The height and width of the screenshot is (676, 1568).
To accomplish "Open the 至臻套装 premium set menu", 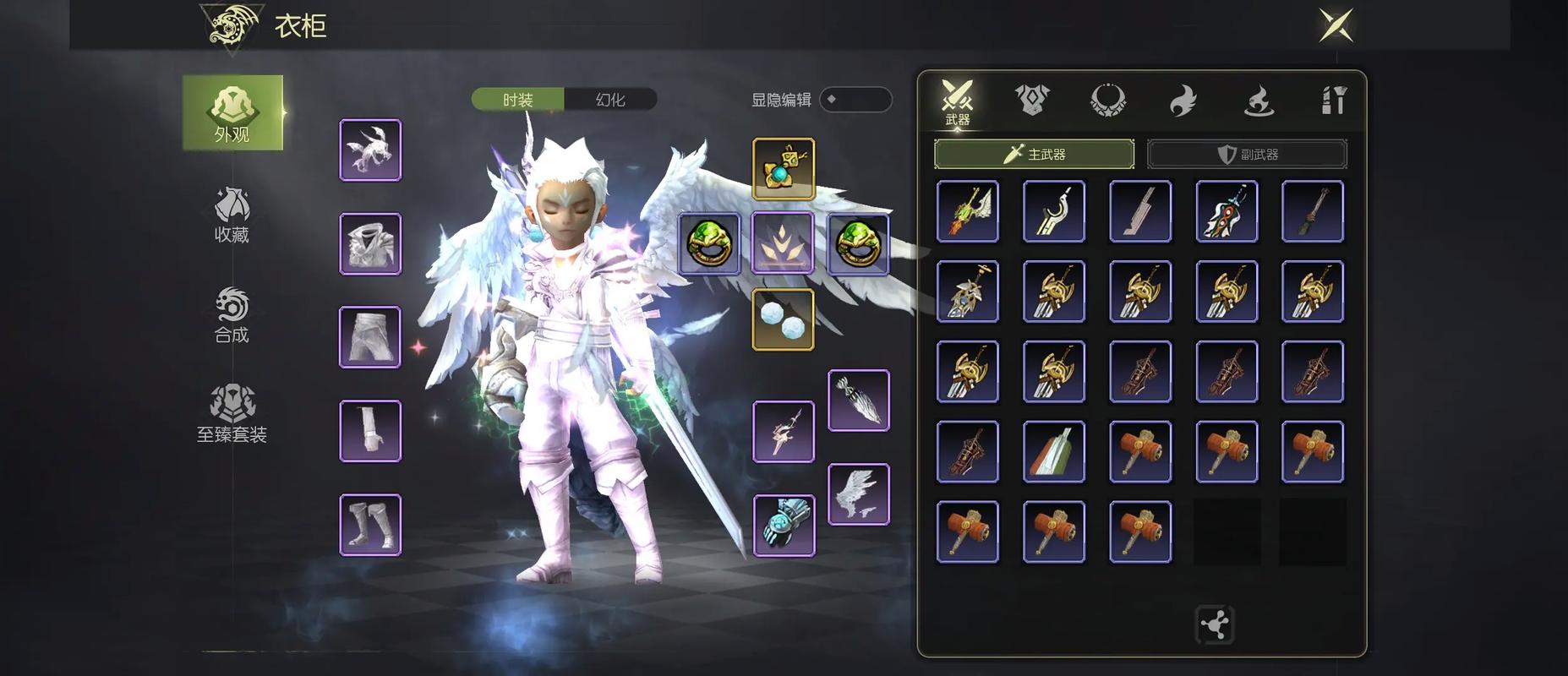I will point(232,415).
